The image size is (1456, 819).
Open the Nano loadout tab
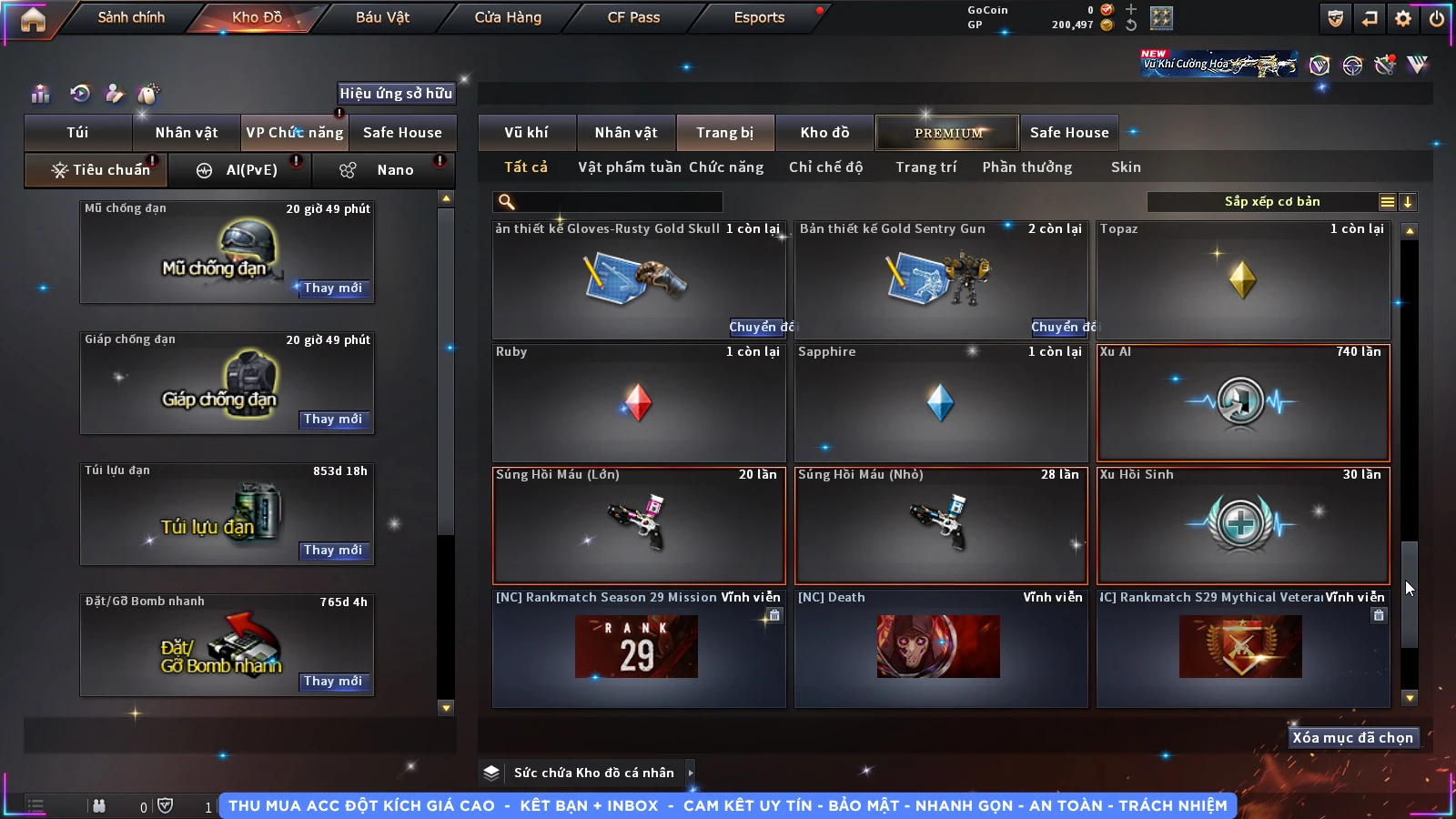(x=383, y=170)
